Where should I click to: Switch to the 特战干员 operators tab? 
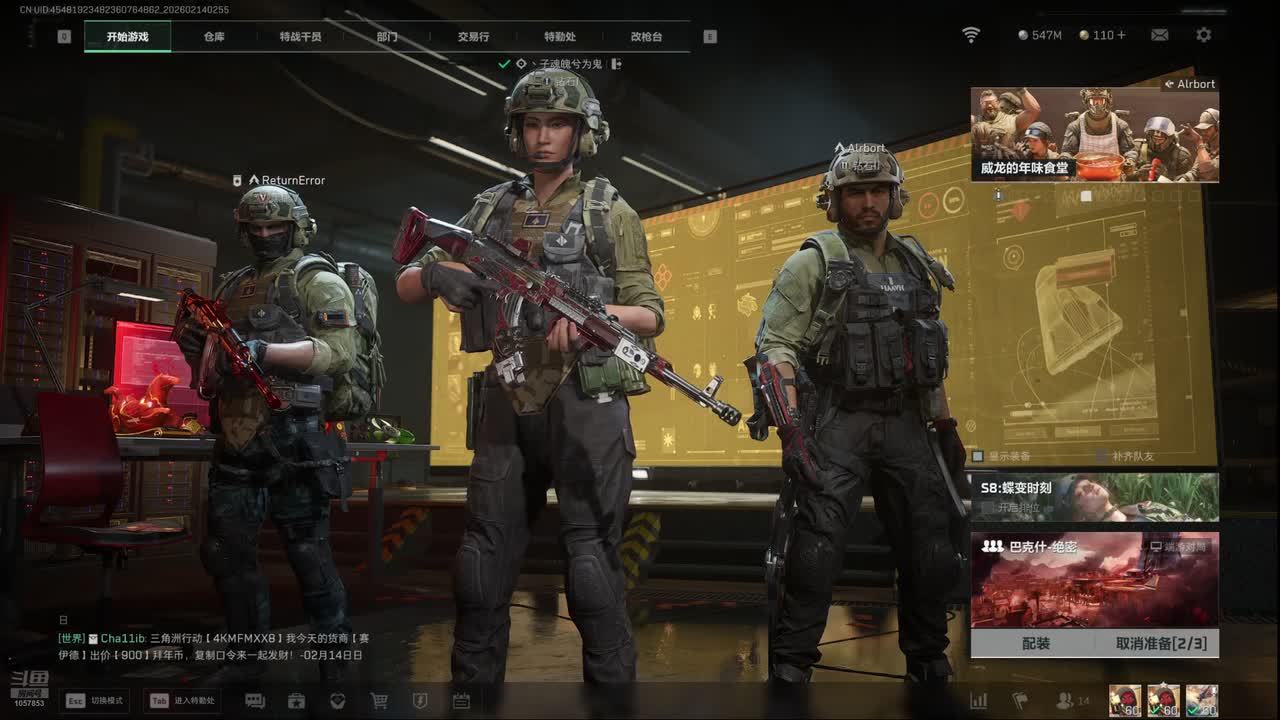click(x=300, y=37)
